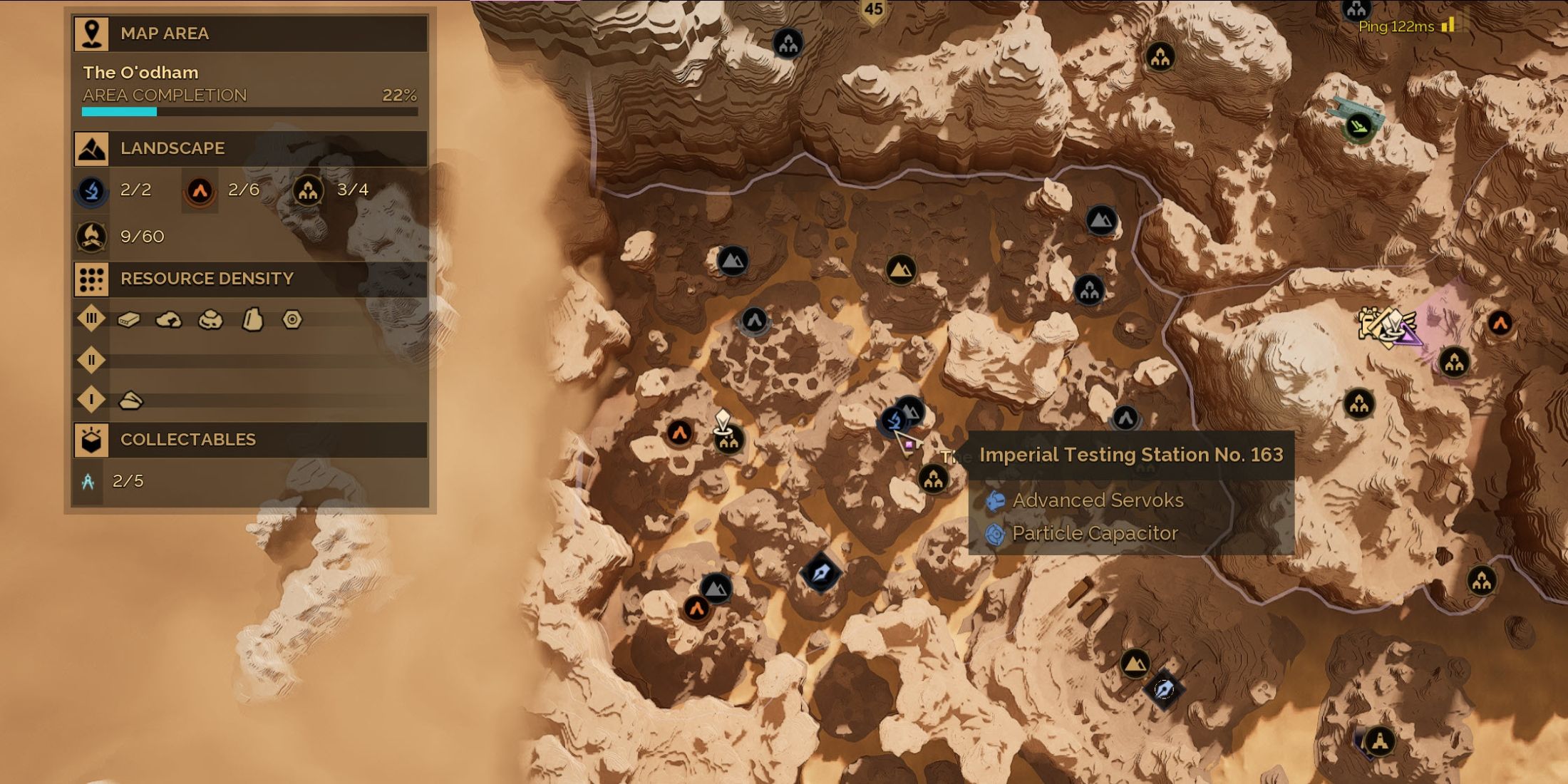
Task: Click the Imperial Testing Station microscope map marker
Action: [894, 421]
